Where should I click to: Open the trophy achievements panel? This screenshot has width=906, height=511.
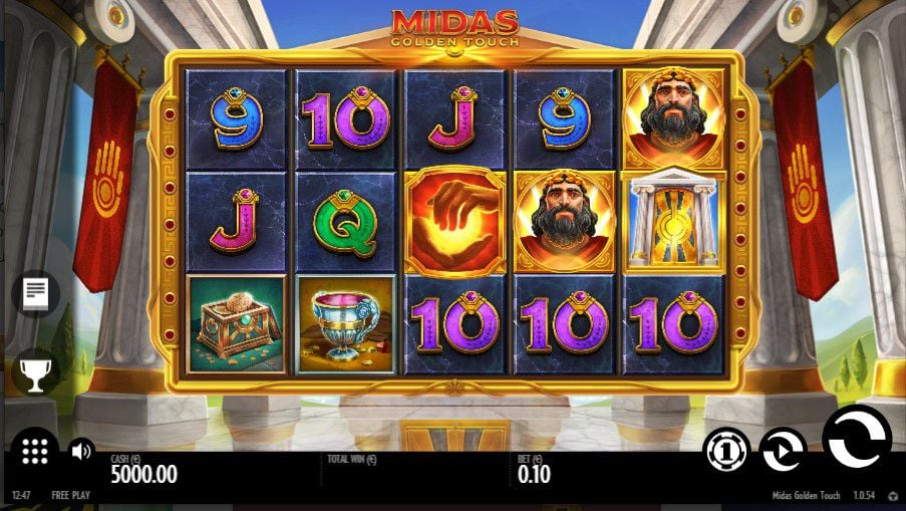(35, 372)
